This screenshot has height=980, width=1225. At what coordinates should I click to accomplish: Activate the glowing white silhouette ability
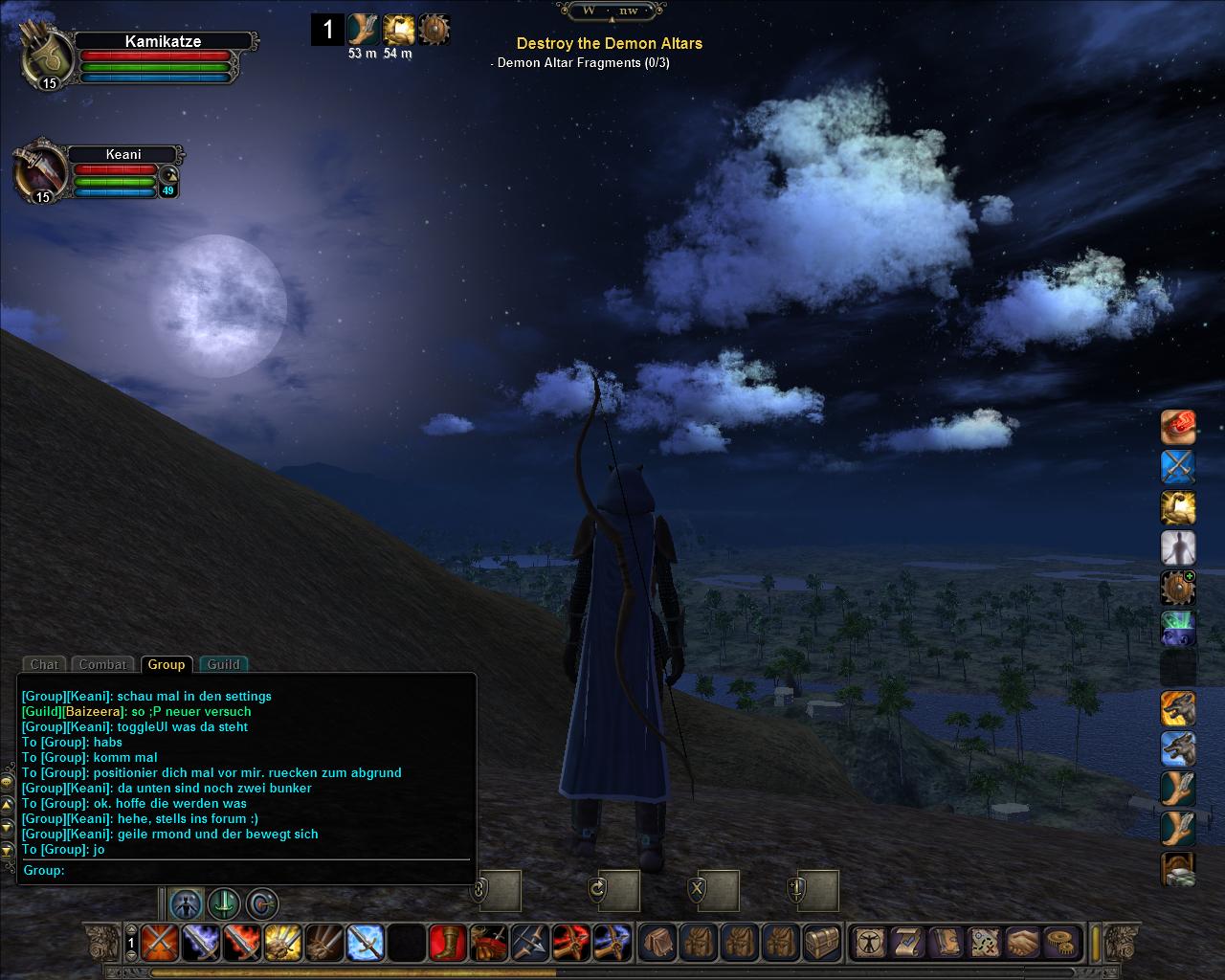tap(1178, 548)
